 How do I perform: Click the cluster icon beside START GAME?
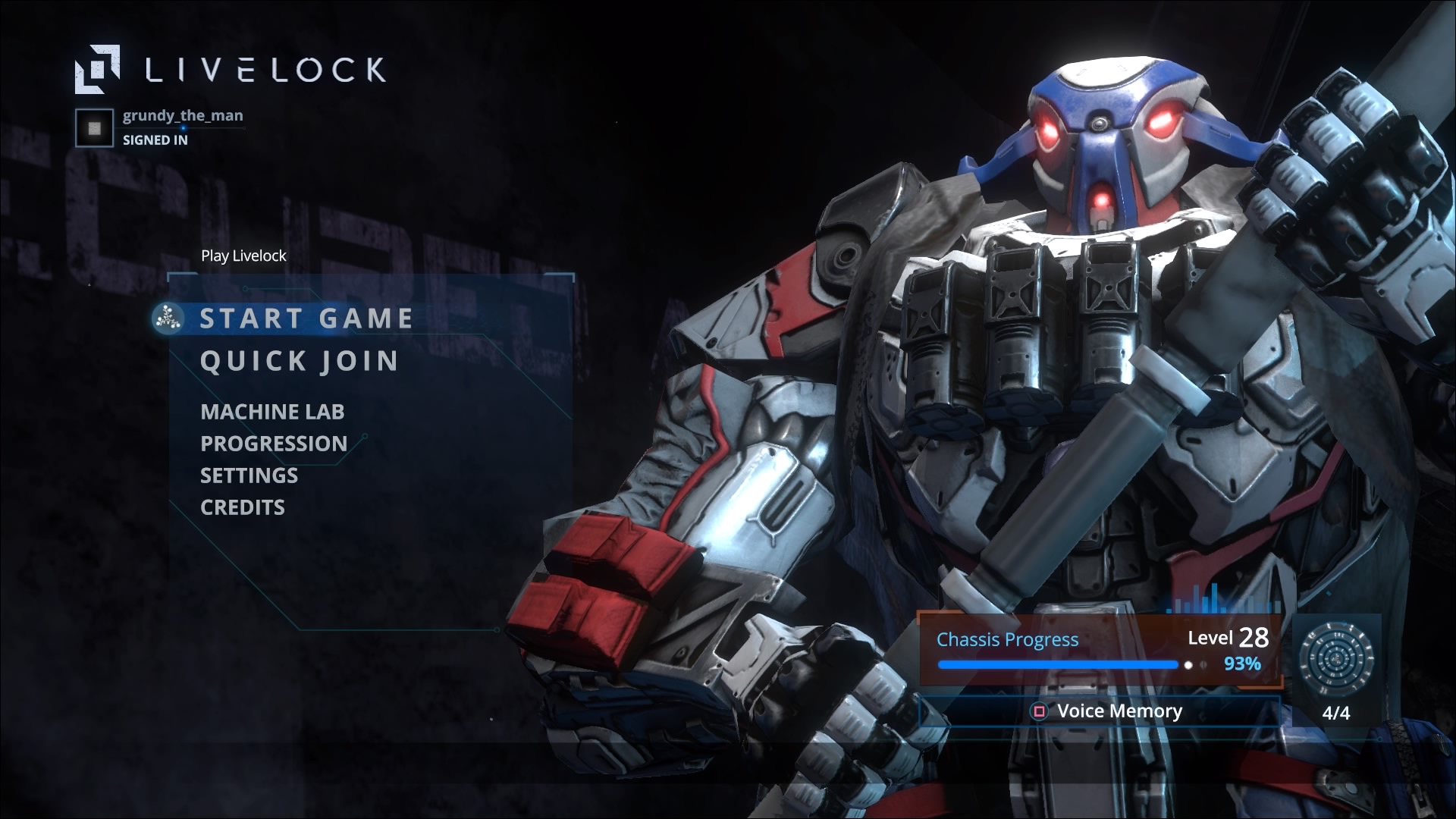point(168,318)
